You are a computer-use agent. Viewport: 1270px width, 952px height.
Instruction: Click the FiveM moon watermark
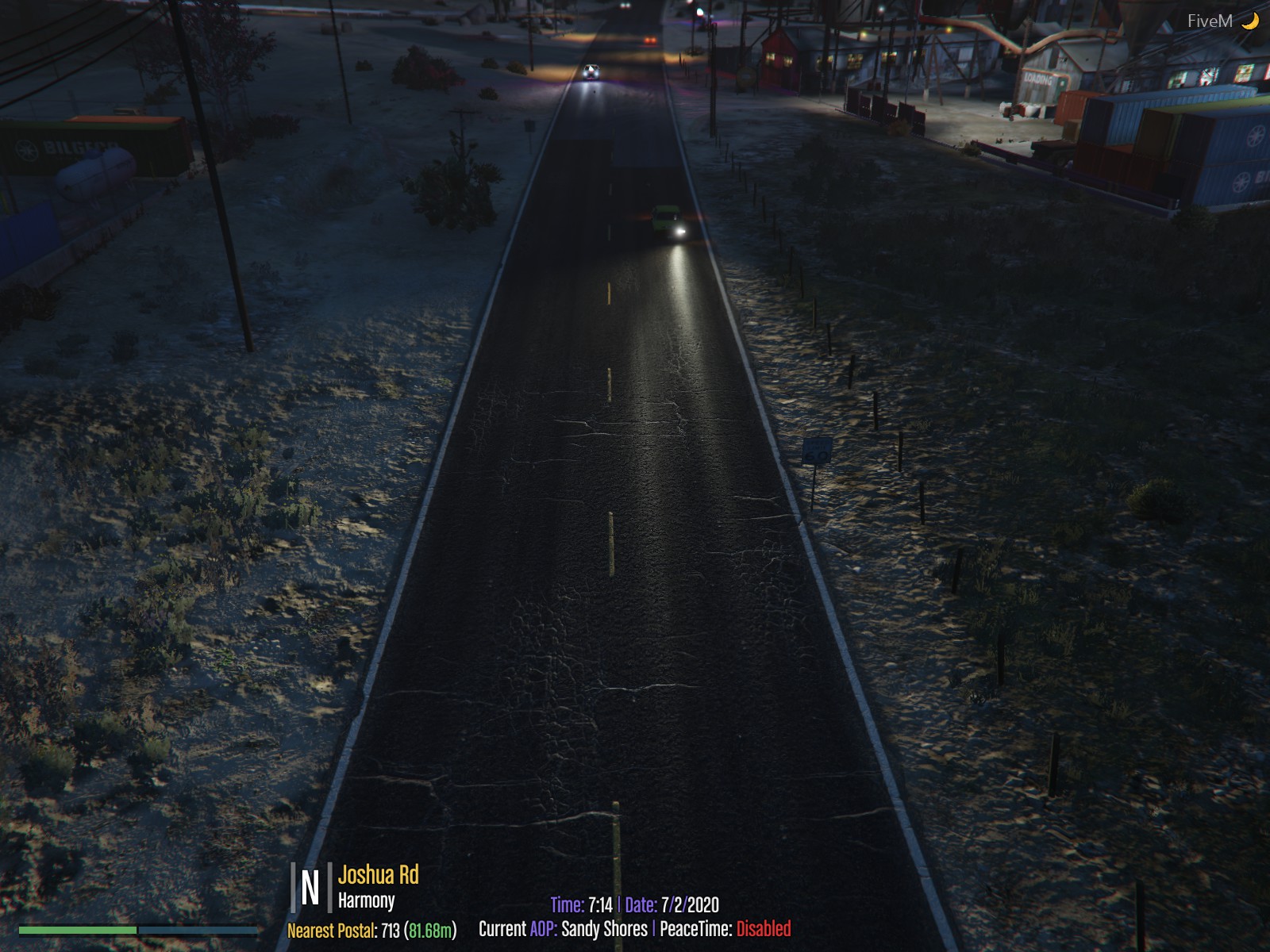pos(1222,21)
